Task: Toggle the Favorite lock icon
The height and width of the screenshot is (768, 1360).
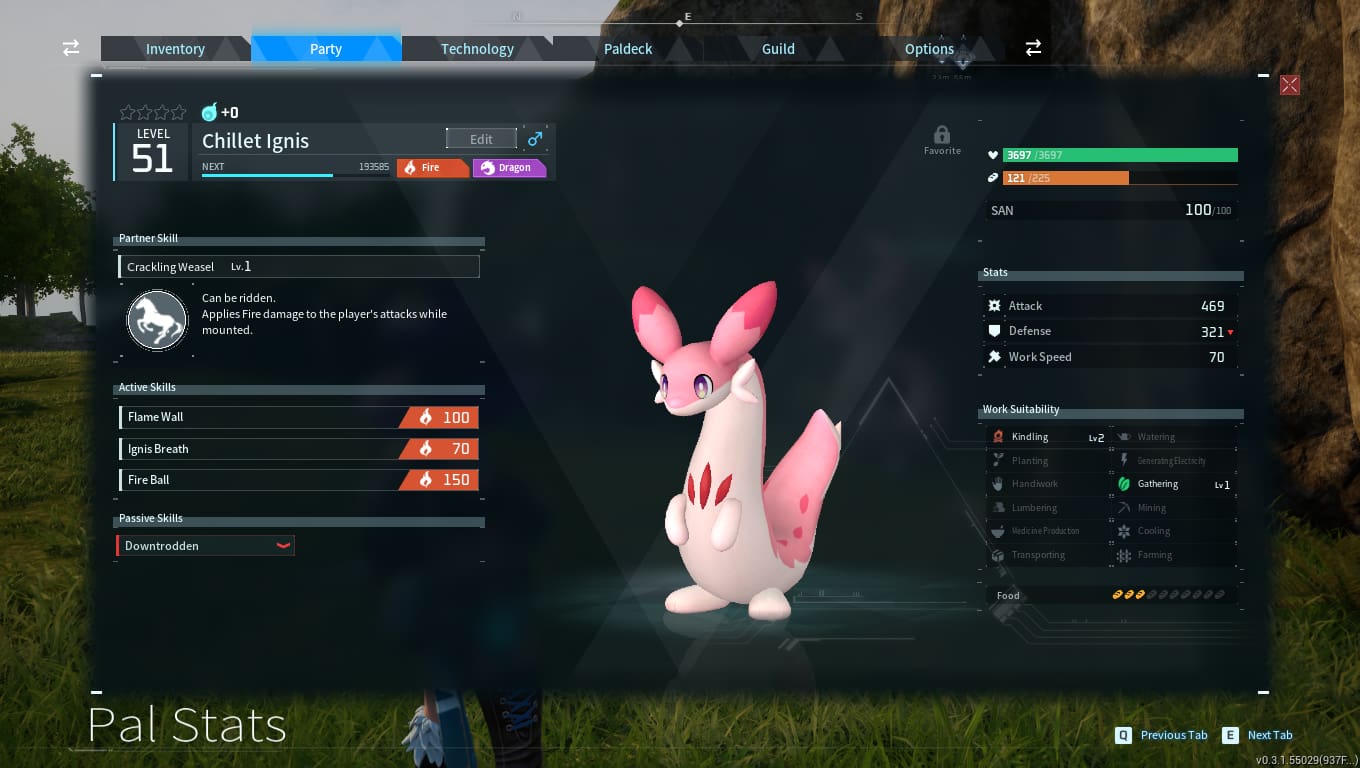Action: (x=941, y=134)
